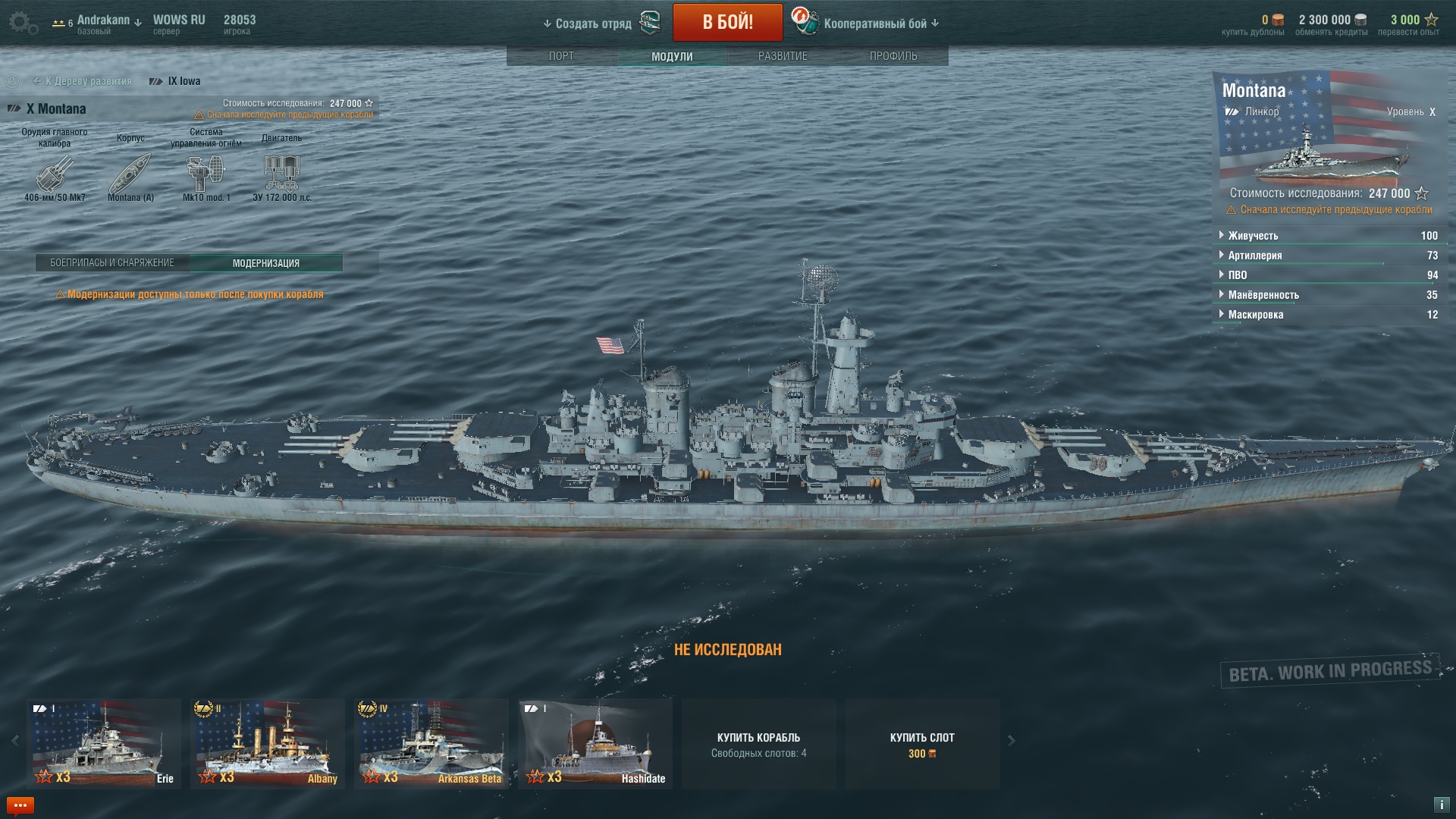
Task: Expand the Живучесть stat row
Action: click(x=1253, y=236)
